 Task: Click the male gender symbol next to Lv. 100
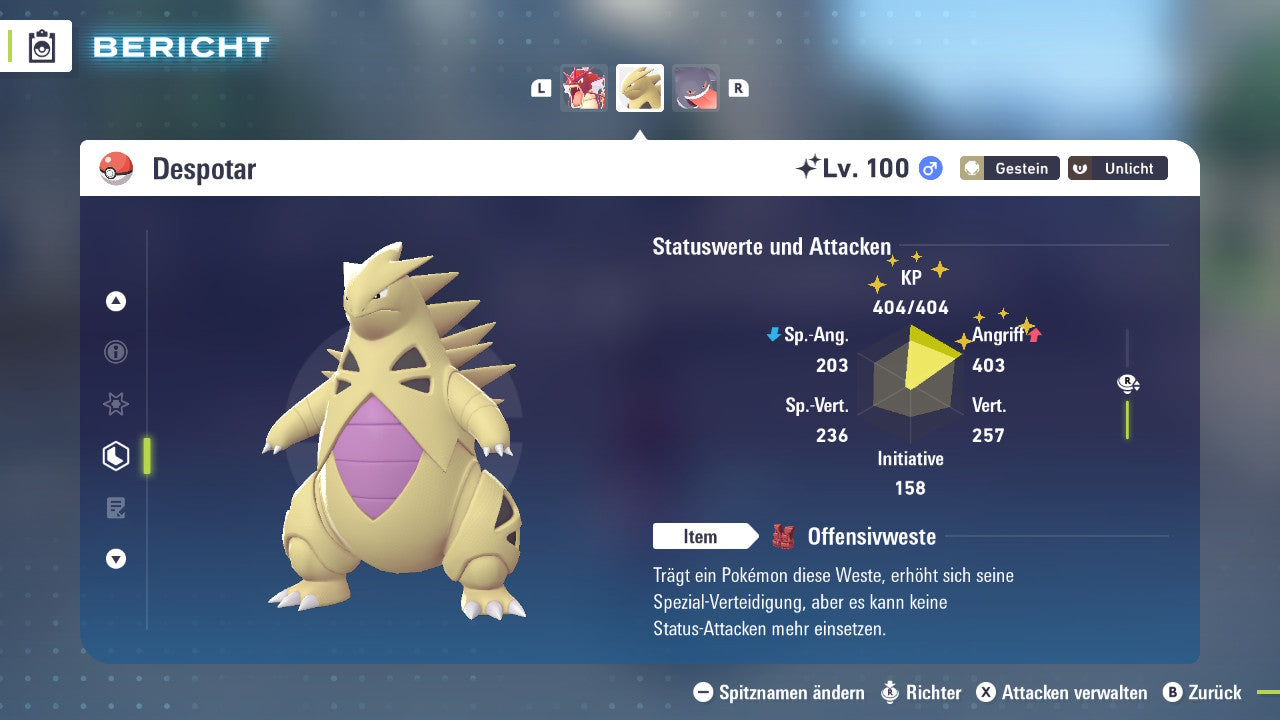click(929, 168)
